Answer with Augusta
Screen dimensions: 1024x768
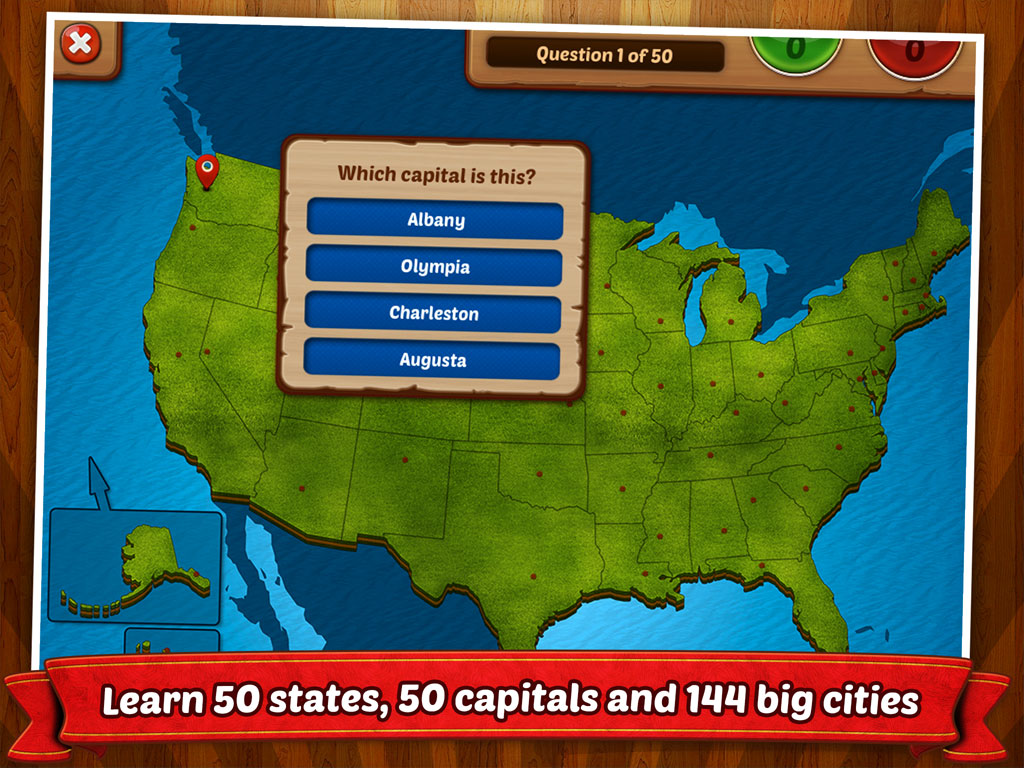point(432,360)
